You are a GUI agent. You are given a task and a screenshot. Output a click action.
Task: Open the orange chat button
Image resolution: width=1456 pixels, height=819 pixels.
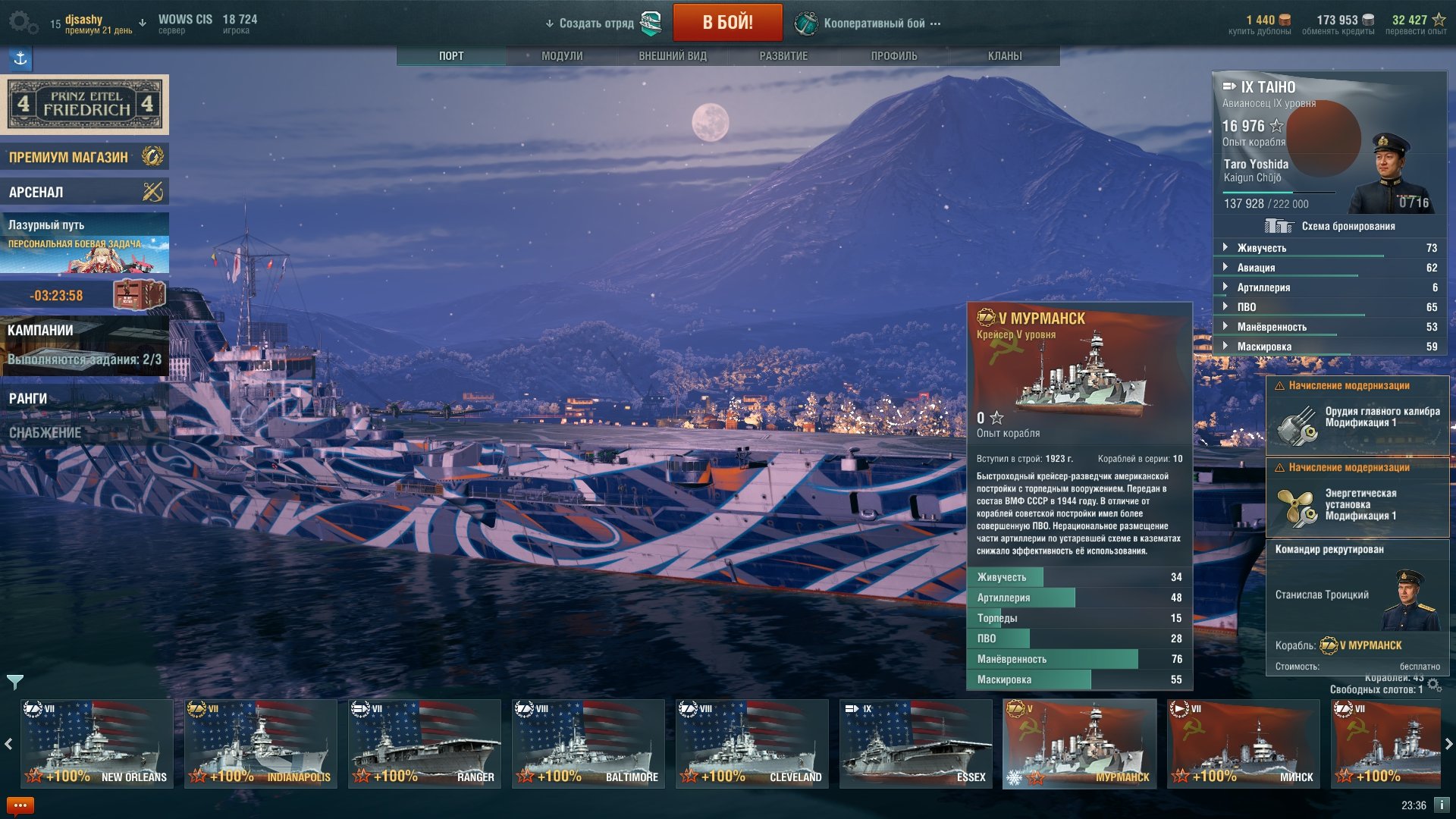tap(20, 805)
